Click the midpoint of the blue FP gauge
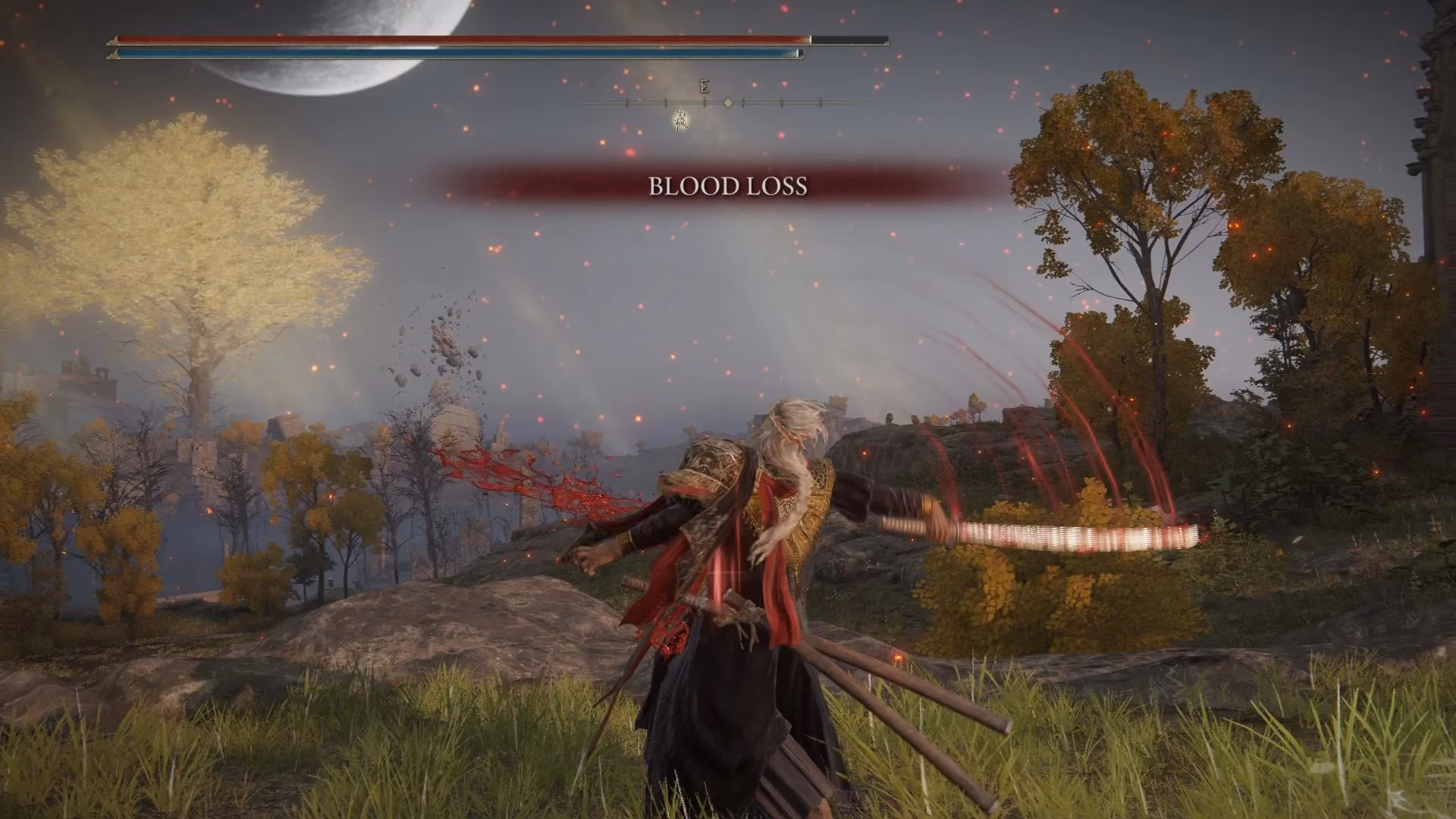Viewport: 1456px width, 819px height. (455, 54)
